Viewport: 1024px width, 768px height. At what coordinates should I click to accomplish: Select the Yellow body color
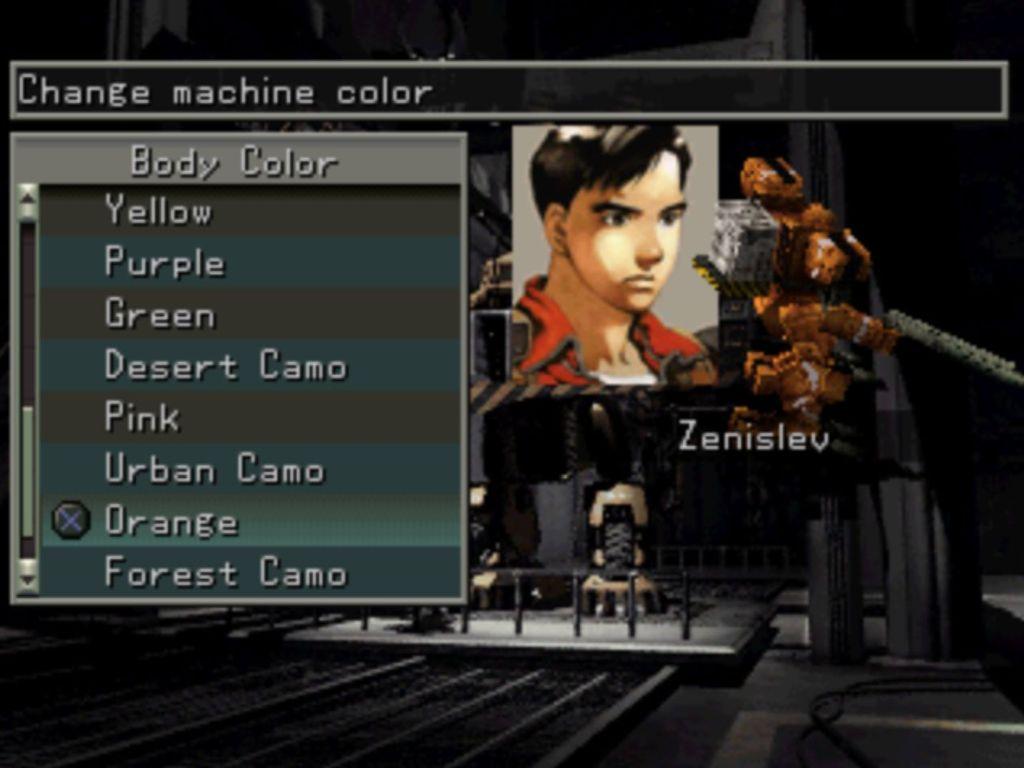coord(158,211)
